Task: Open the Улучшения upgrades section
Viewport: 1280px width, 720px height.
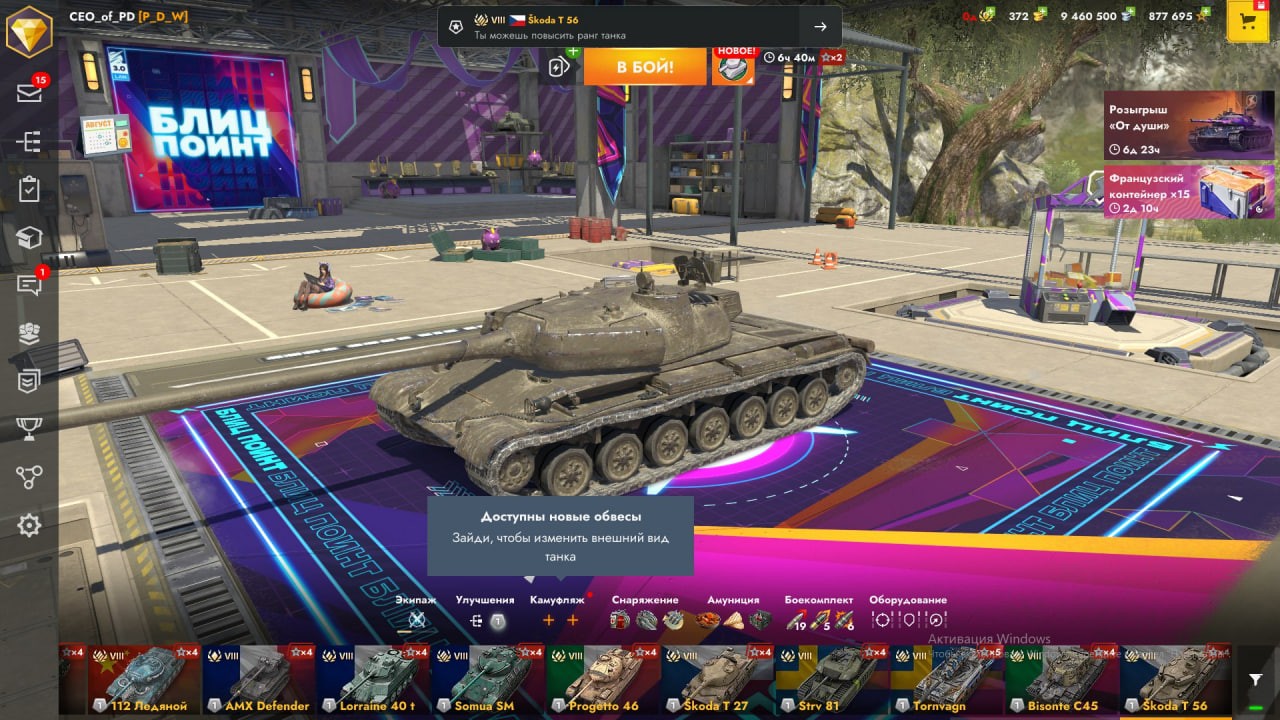Action: (x=485, y=612)
